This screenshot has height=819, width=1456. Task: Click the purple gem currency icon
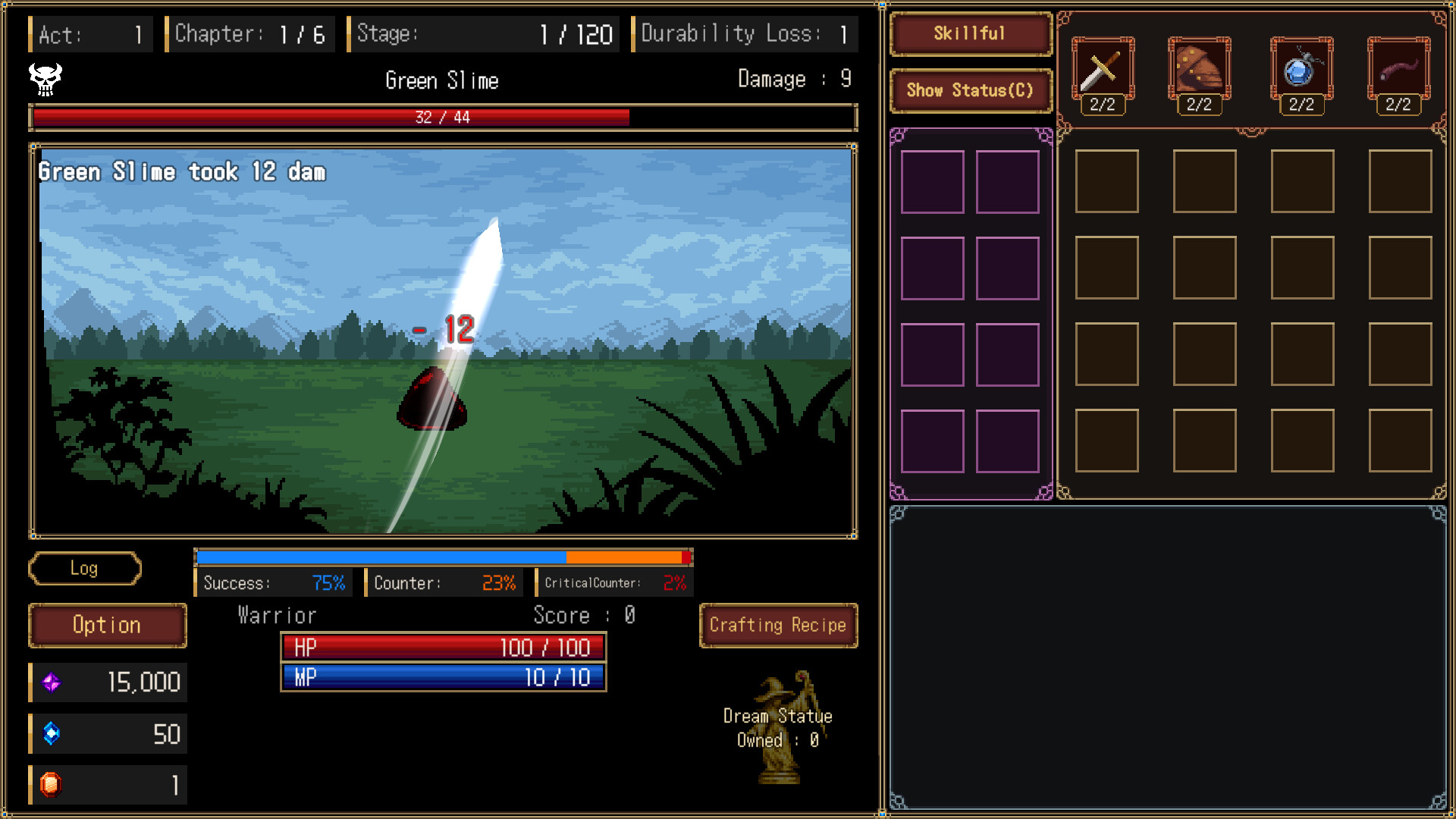coord(52,682)
